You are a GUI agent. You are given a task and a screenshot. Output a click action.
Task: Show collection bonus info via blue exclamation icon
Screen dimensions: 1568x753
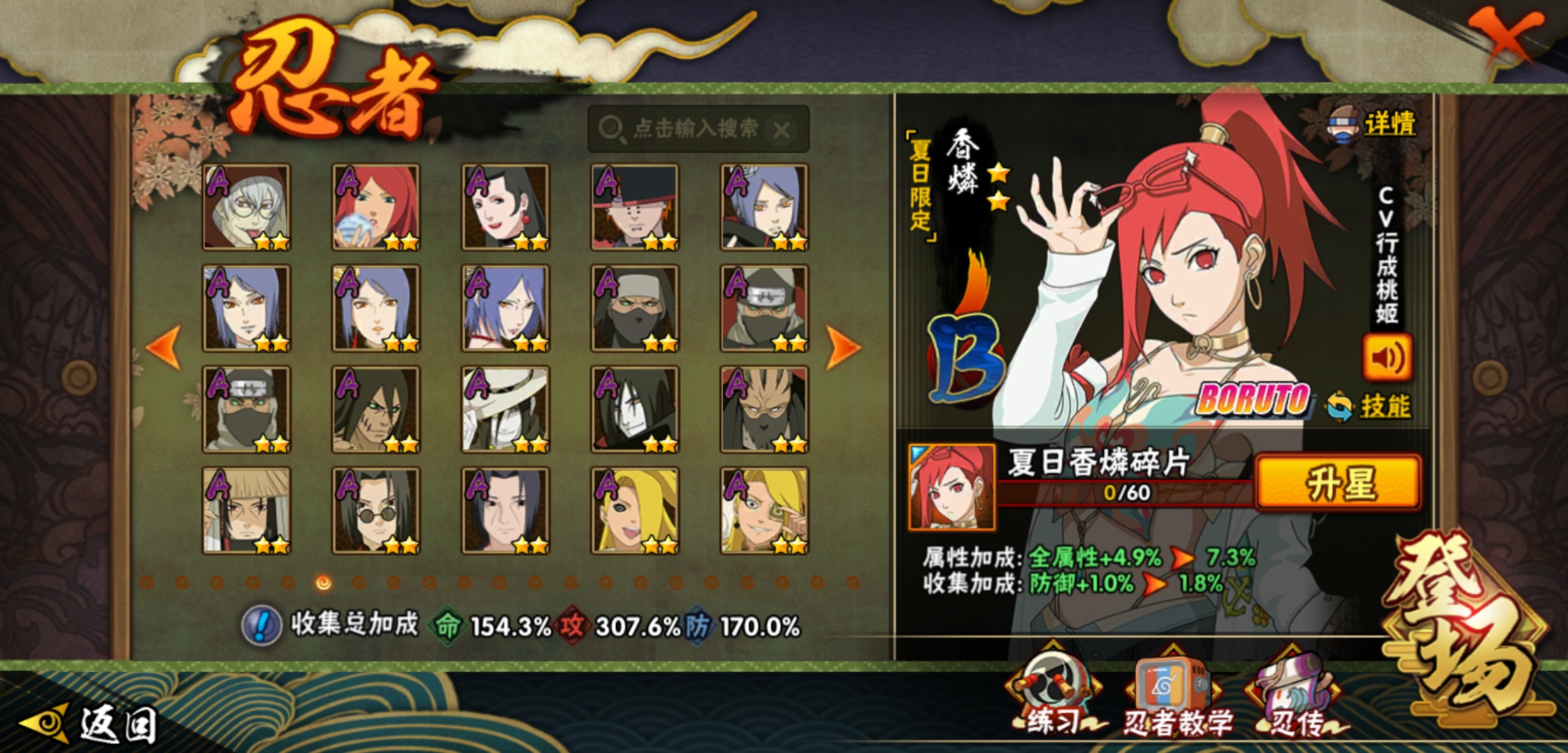[262, 625]
